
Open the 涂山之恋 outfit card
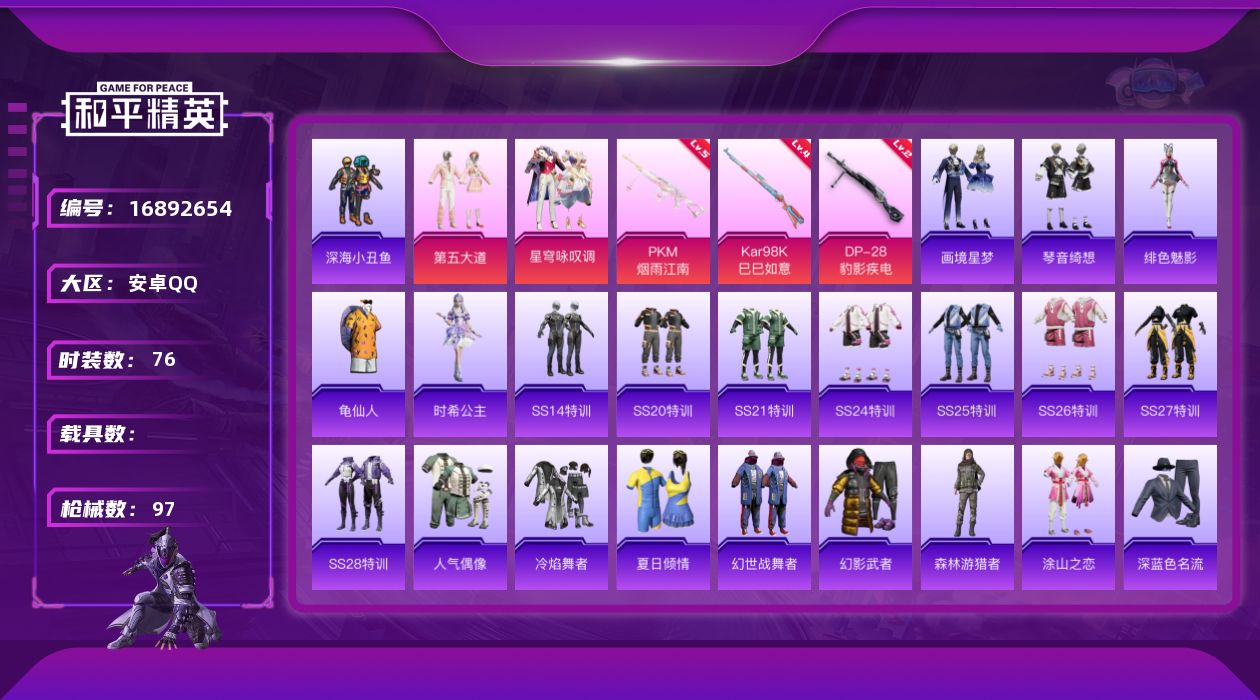click(1068, 517)
